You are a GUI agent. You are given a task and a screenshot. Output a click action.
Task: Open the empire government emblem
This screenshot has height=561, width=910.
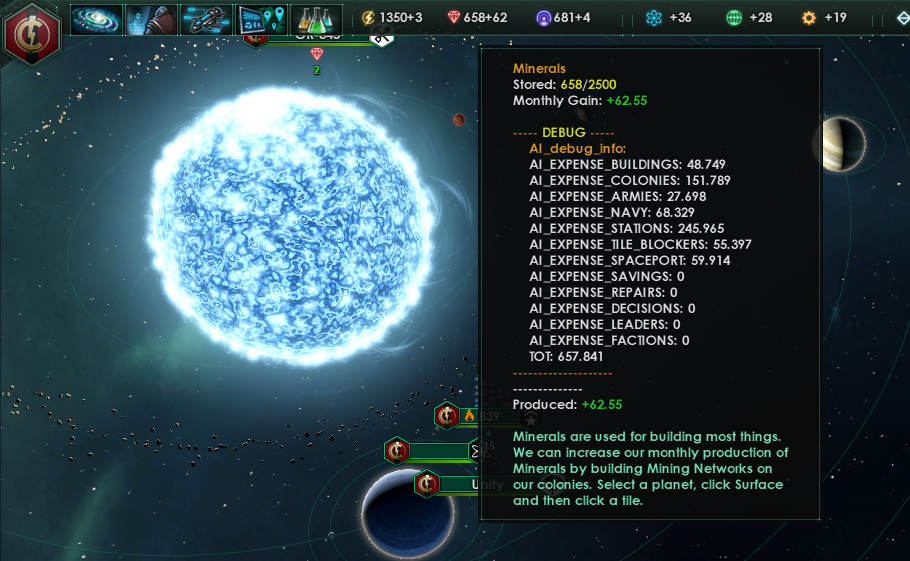coord(32,32)
